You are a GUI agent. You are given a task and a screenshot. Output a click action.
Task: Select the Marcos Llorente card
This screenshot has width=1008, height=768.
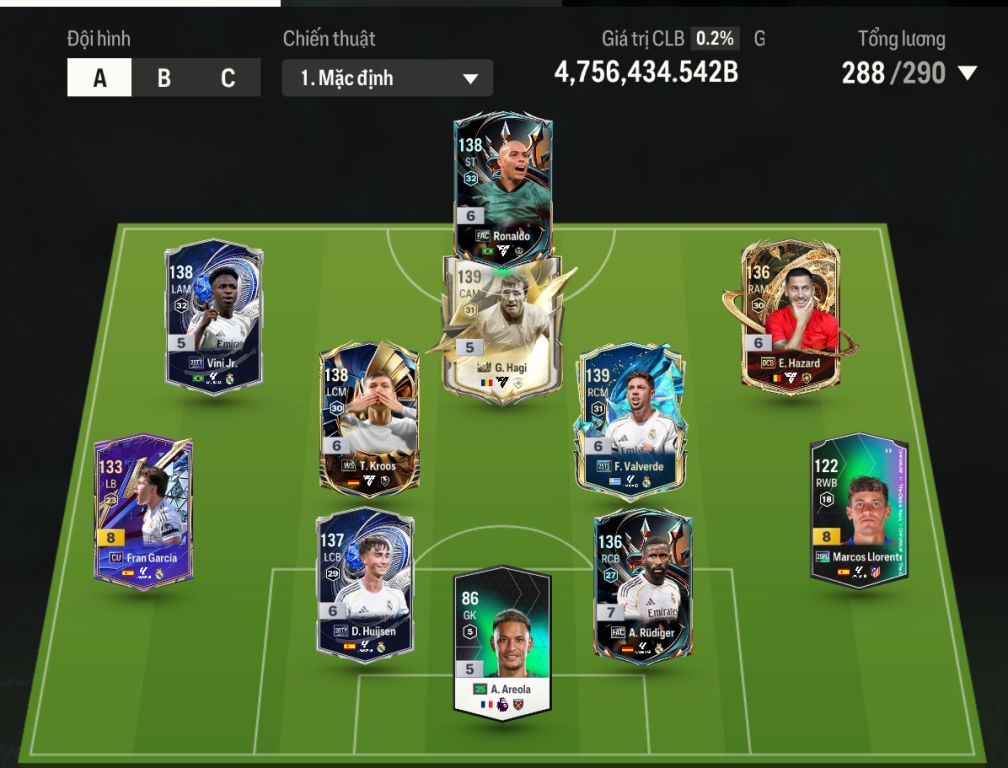click(x=859, y=510)
